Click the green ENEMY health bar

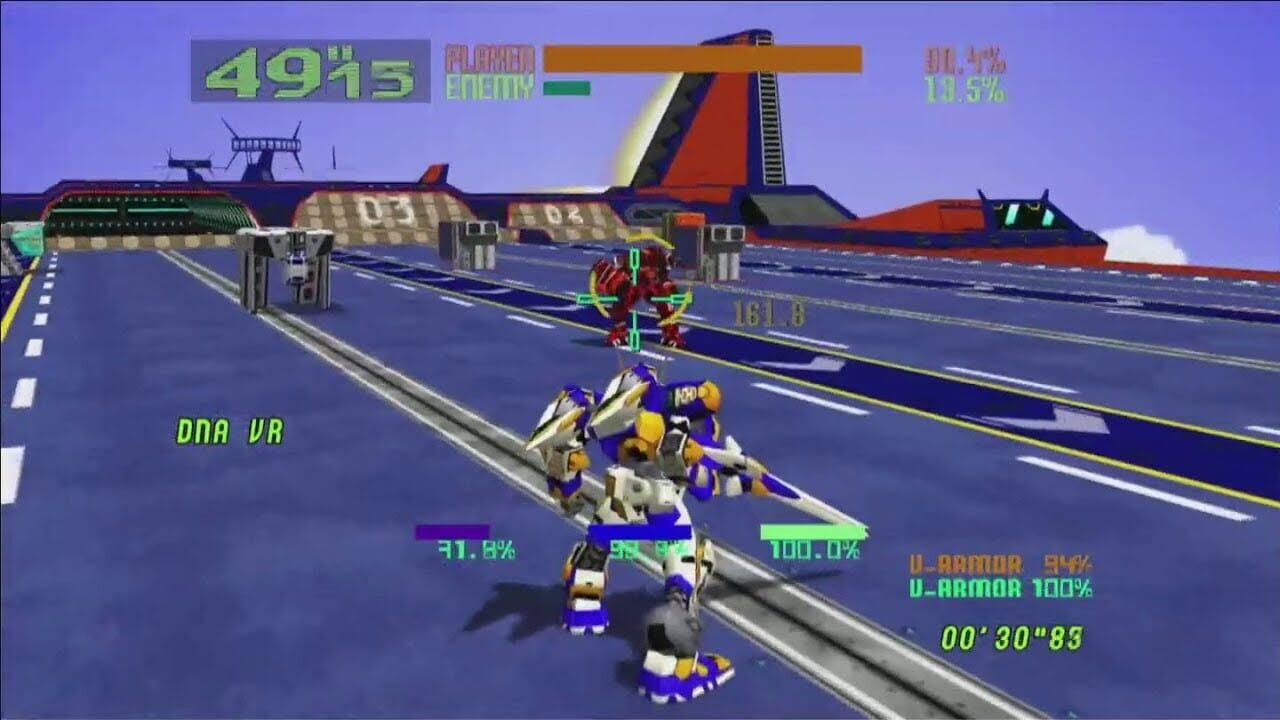[x=565, y=86]
